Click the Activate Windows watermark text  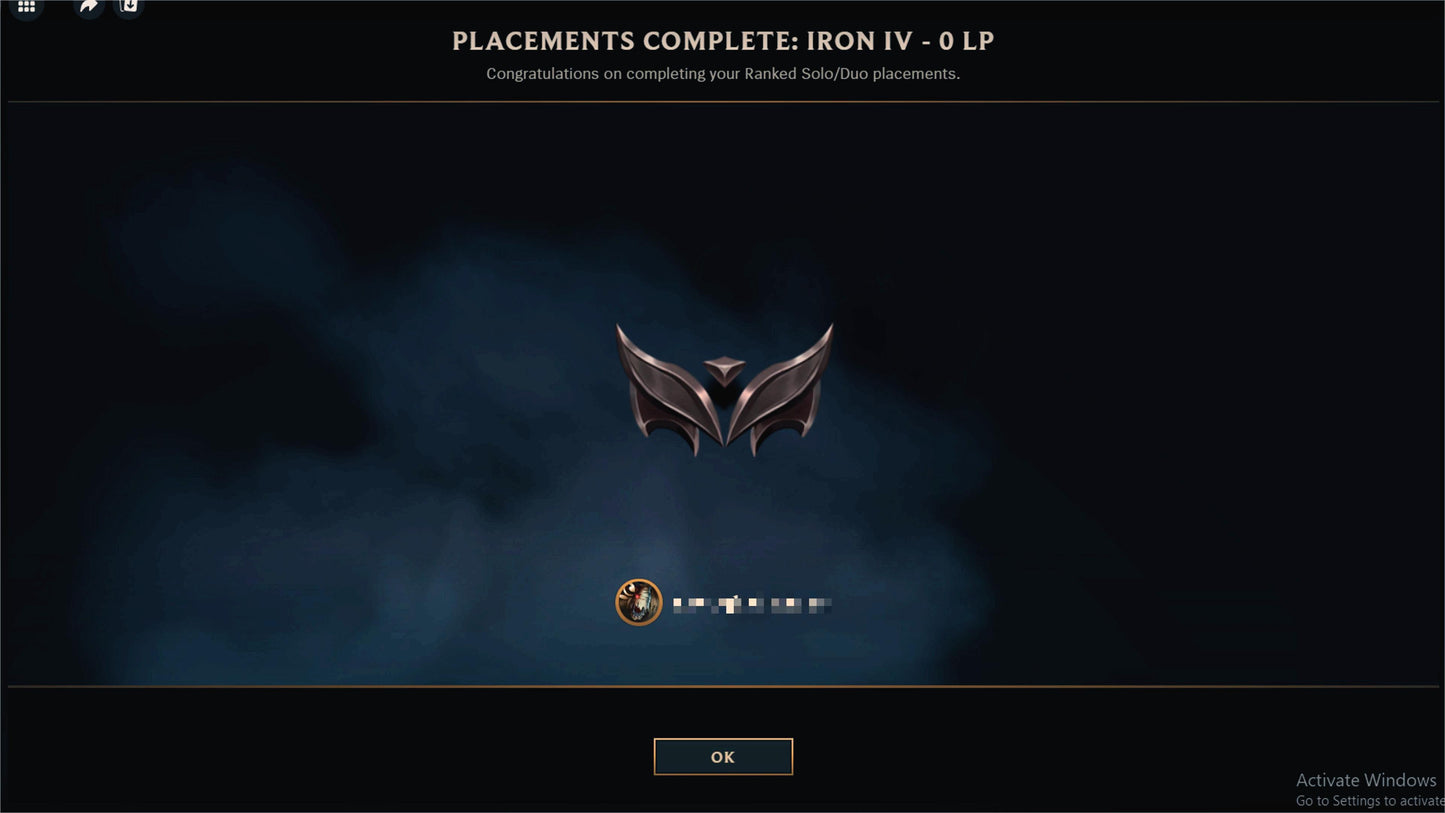(x=1365, y=779)
